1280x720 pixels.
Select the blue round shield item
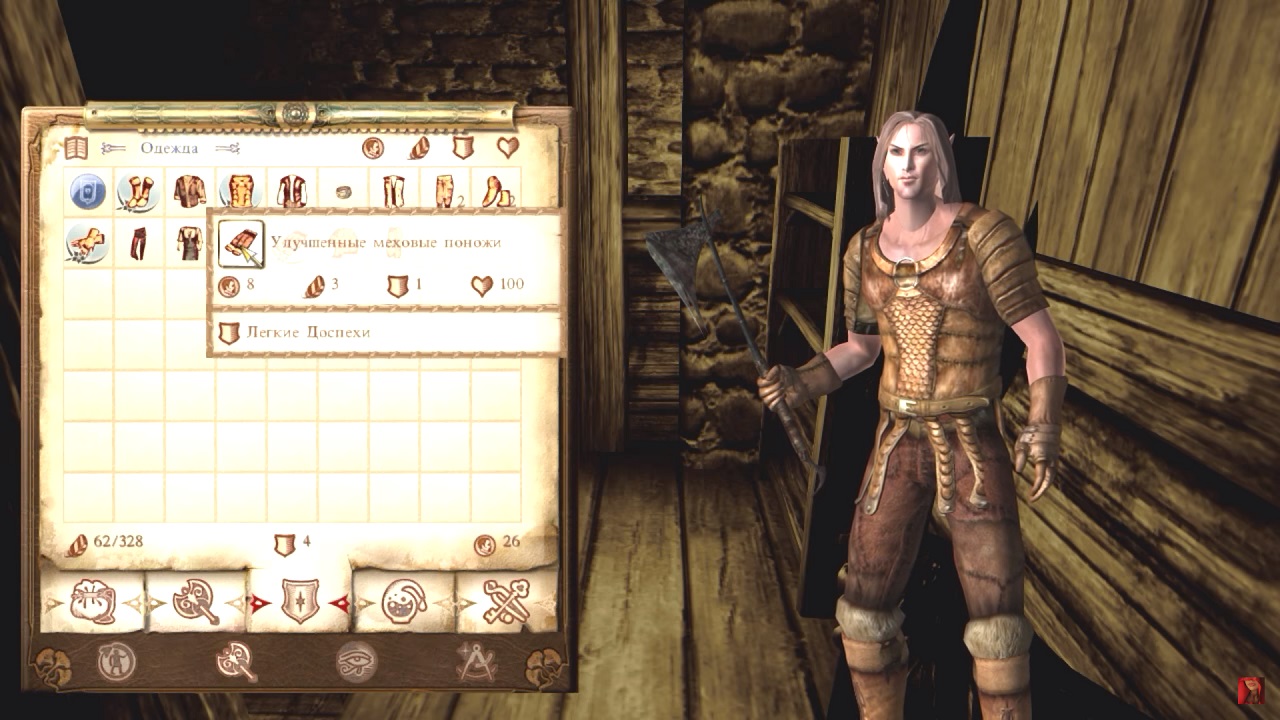tap(88, 190)
